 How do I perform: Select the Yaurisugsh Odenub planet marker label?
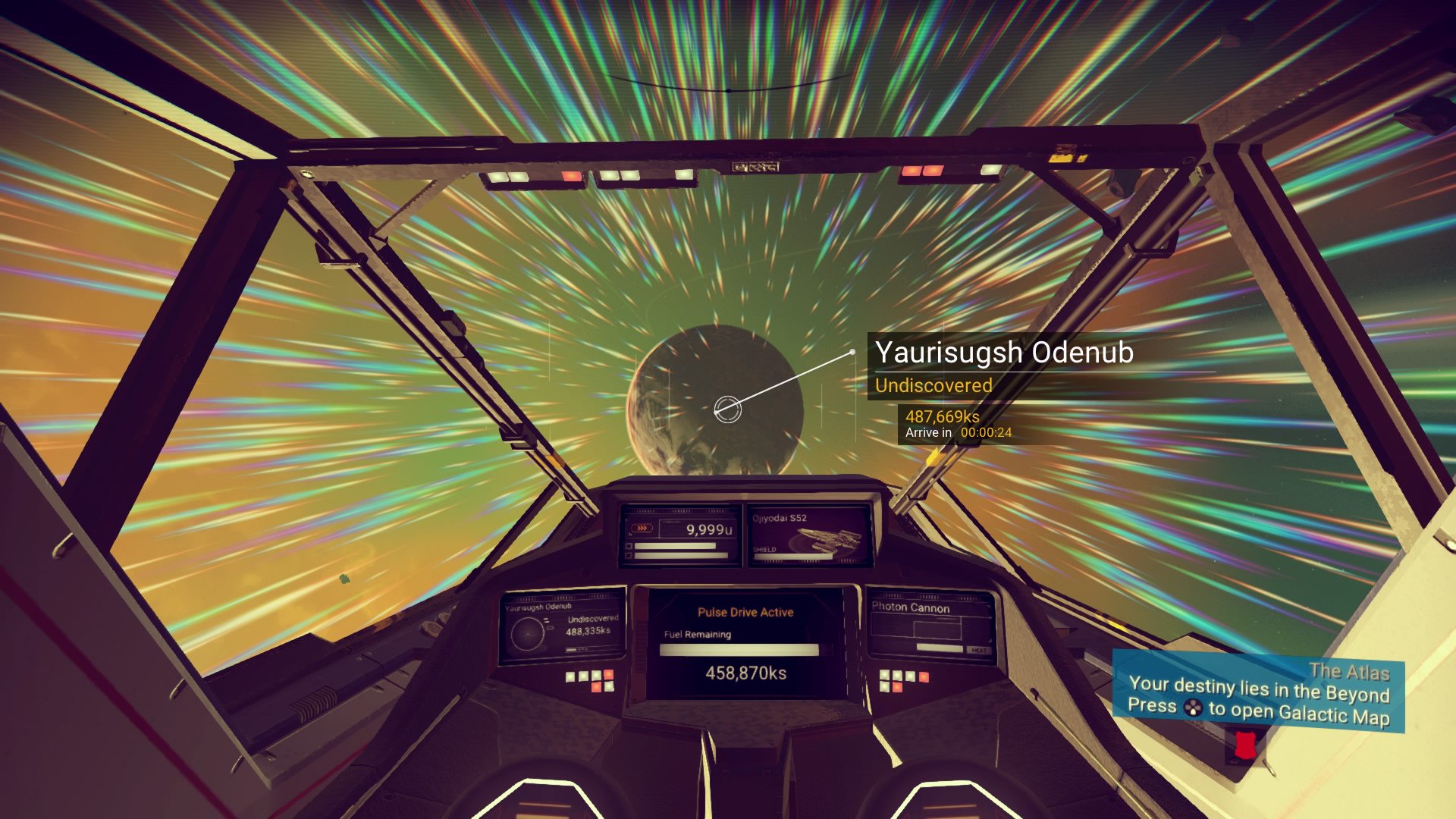pyautogui.click(x=1004, y=353)
